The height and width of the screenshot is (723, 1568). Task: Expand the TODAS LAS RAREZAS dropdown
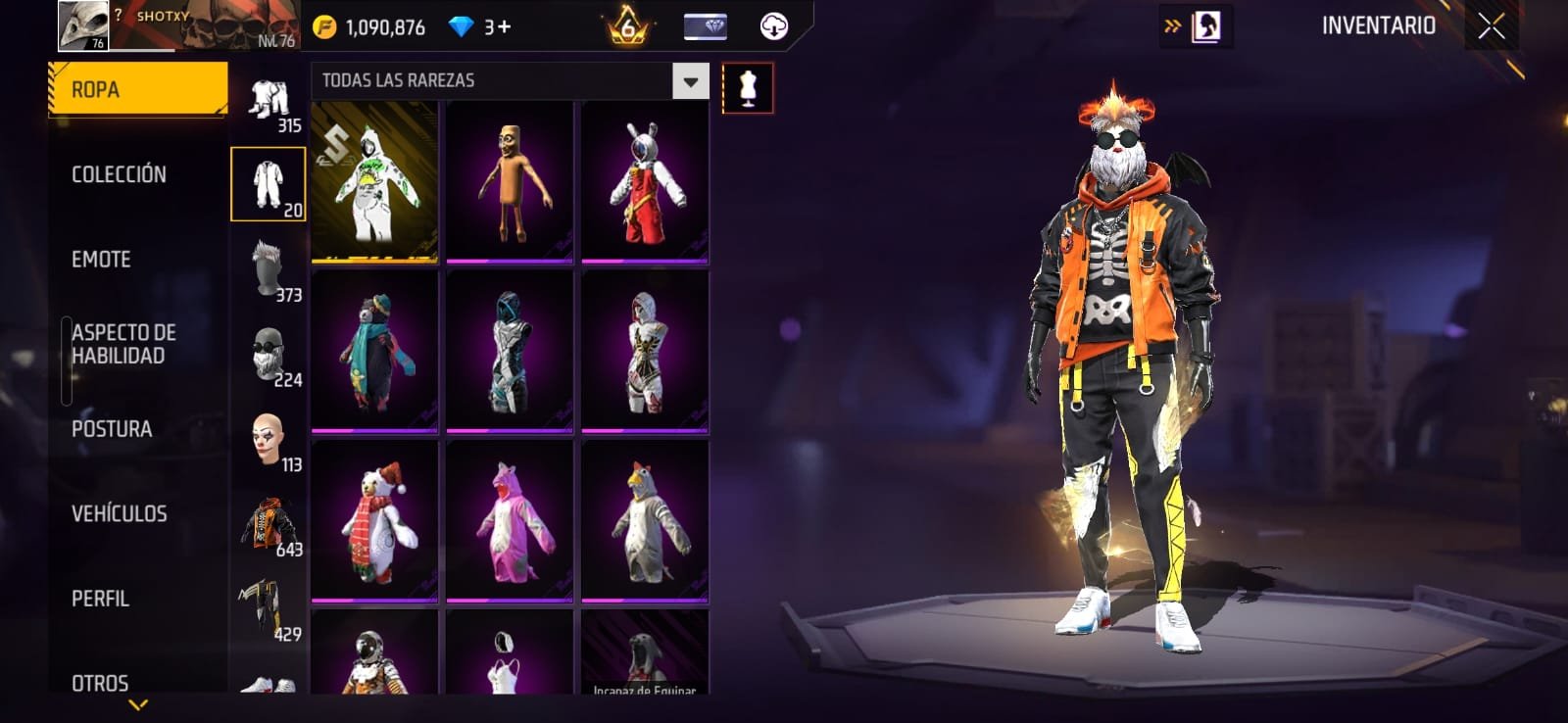tap(690, 81)
